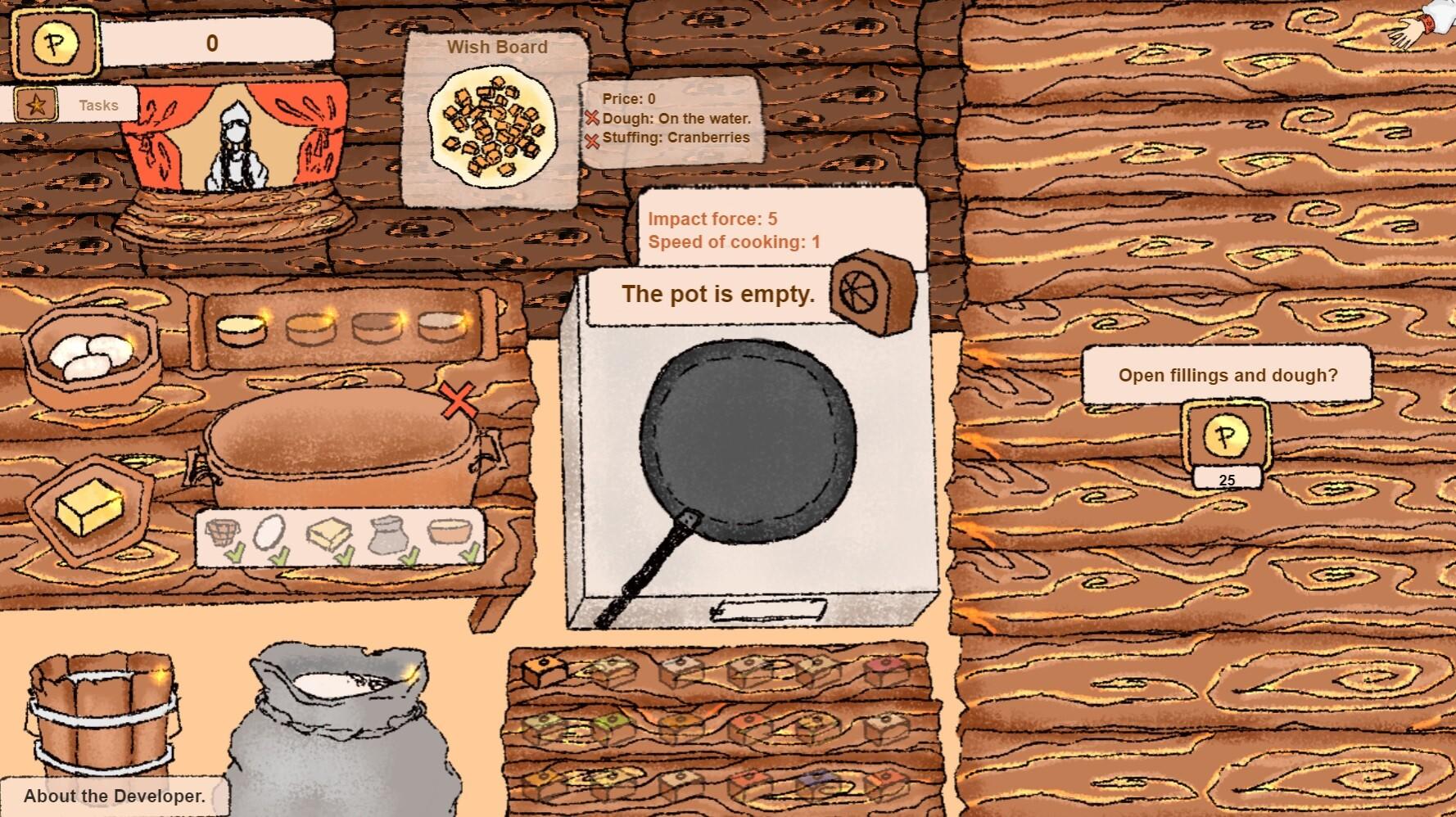Click the sieve icon in the ingredient checklist
Screen dimensions: 1456x817
pyautogui.click(x=223, y=530)
